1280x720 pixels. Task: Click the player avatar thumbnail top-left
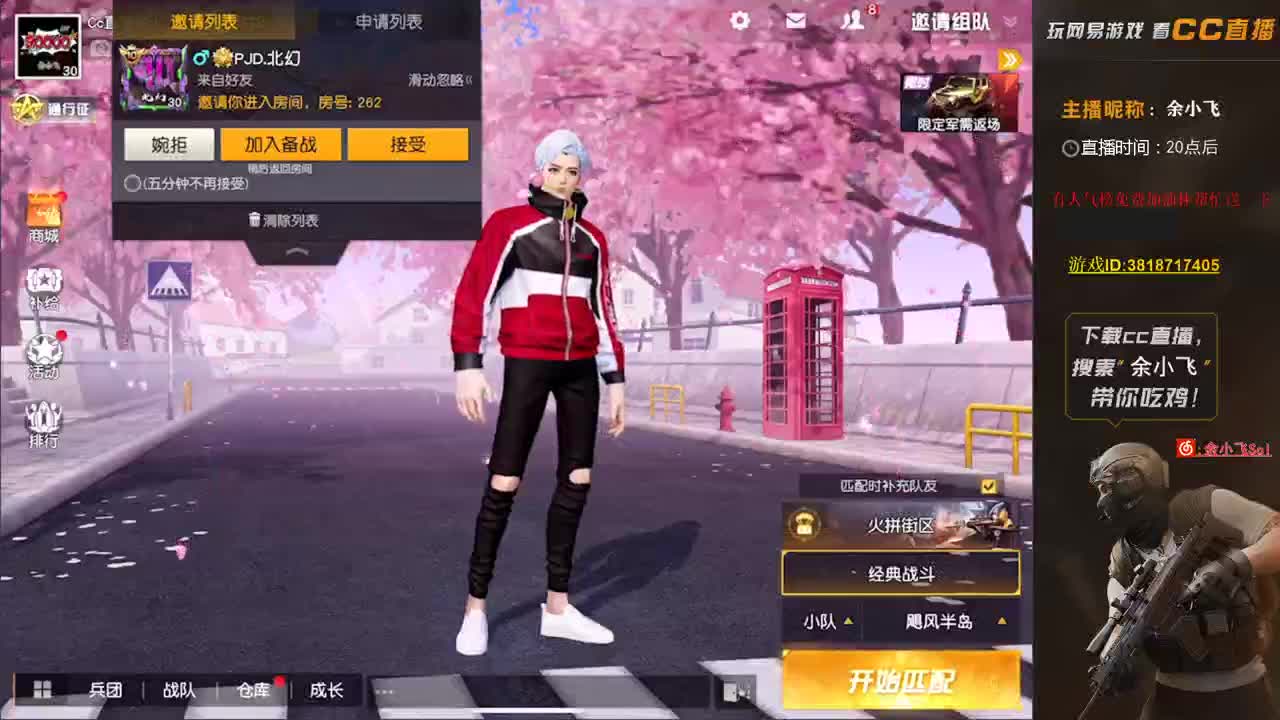click(47, 47)
